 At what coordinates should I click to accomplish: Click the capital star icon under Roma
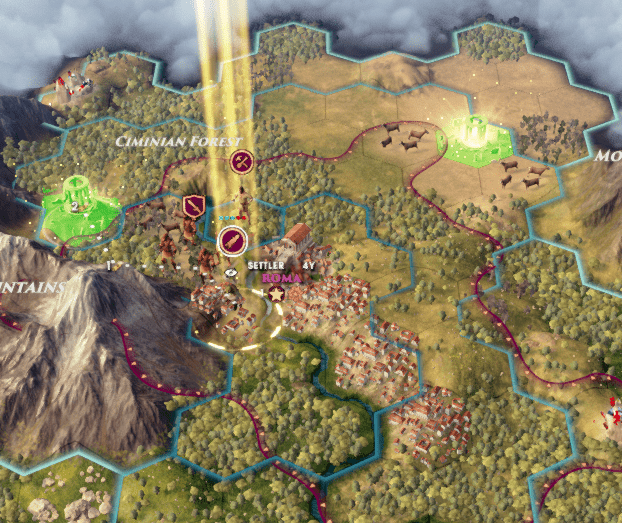278,294
